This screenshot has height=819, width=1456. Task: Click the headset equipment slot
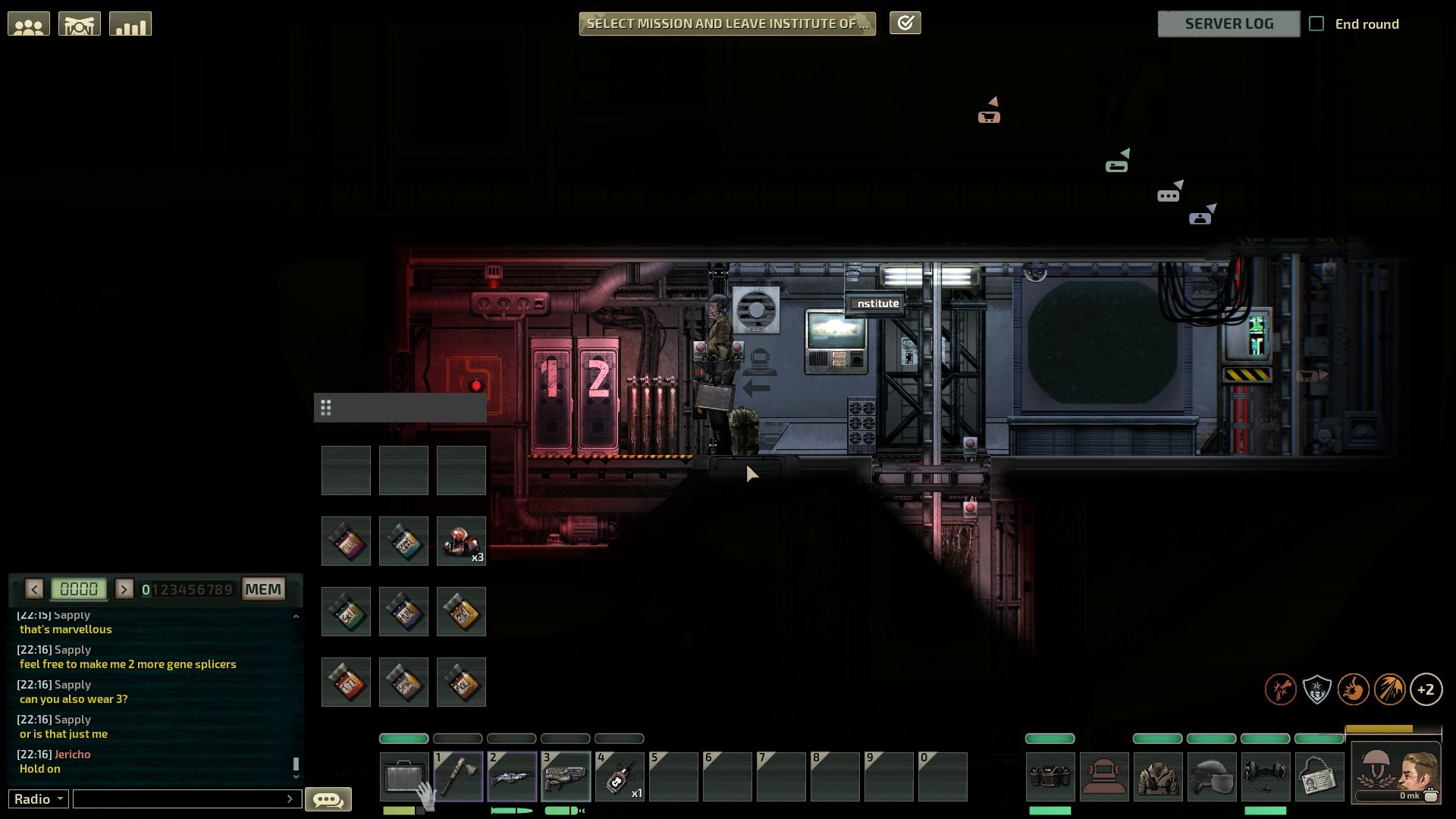[1266, 777]
